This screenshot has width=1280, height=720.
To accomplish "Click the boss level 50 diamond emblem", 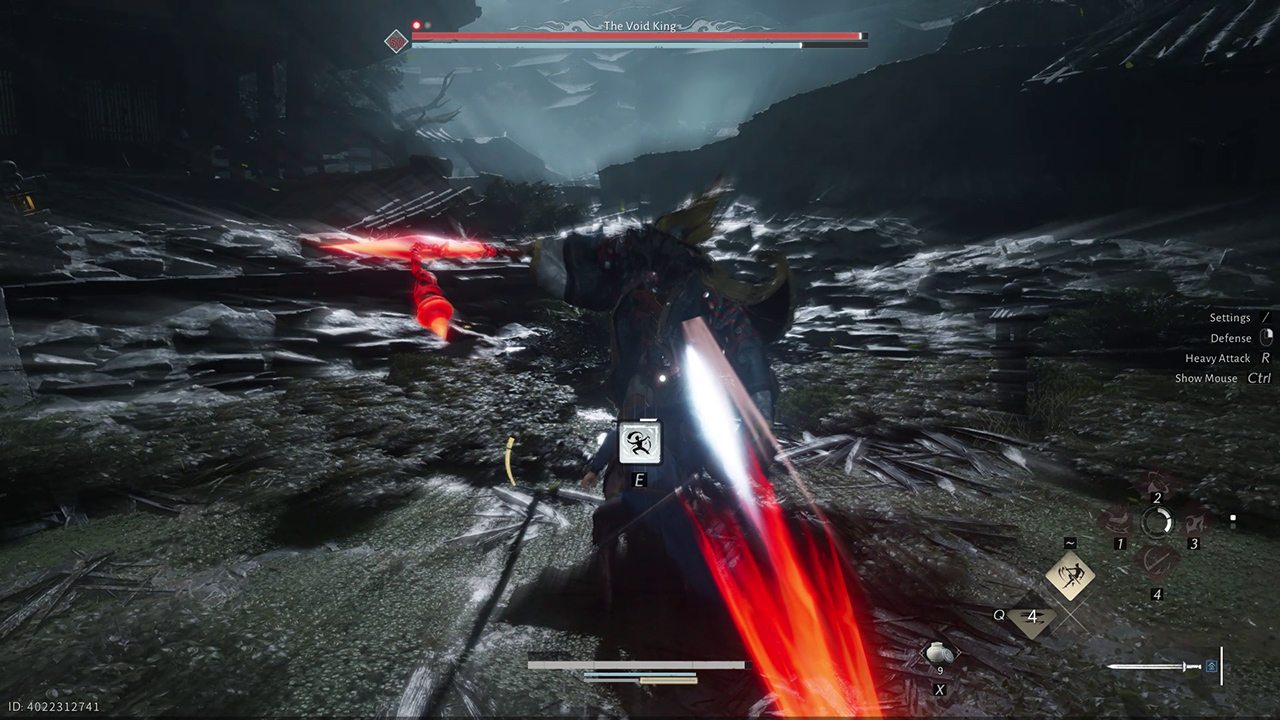I will (x=397, y=41).
